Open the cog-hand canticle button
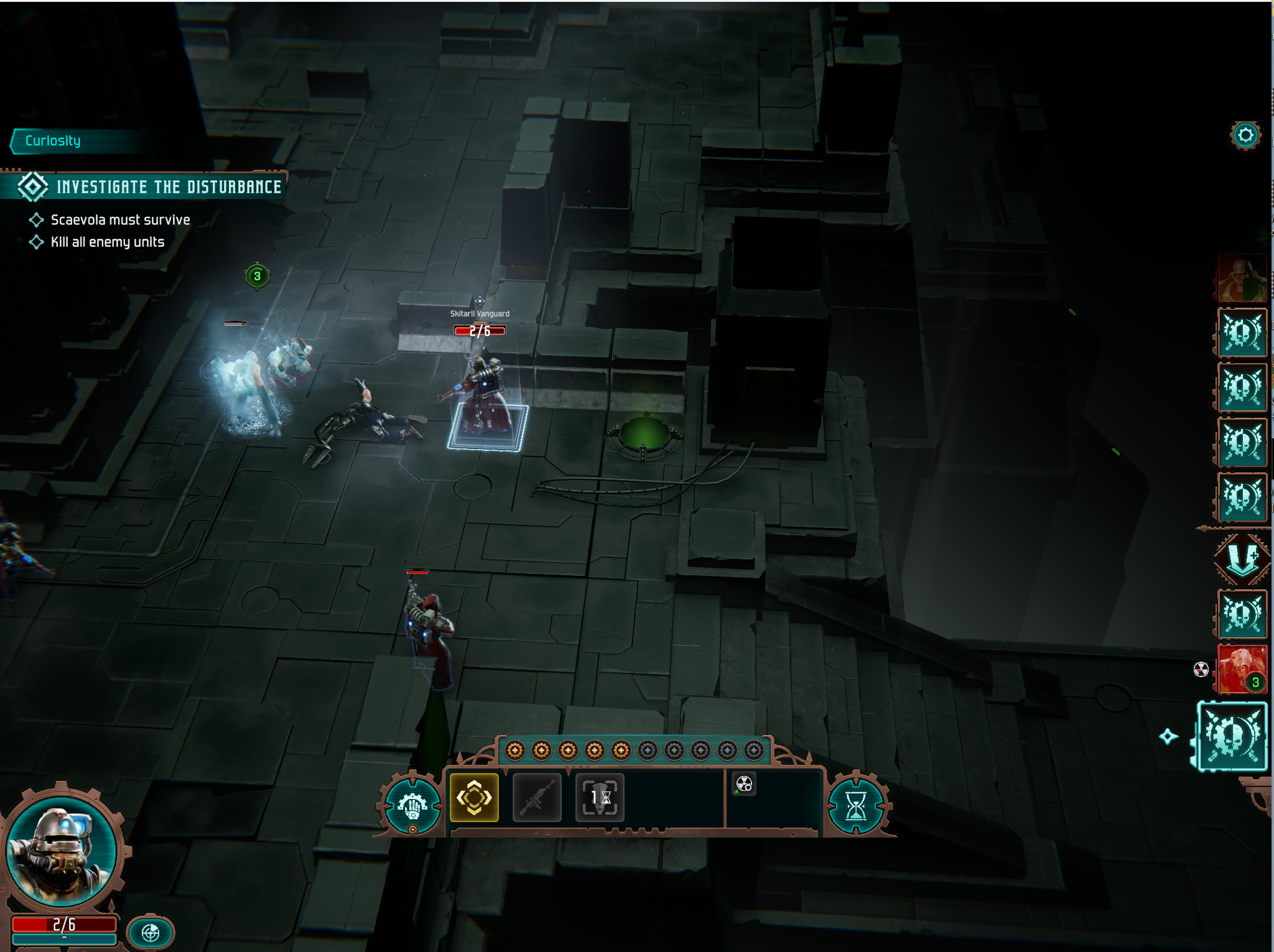This screenshot has height=952, width=1274. pos(412,806)
